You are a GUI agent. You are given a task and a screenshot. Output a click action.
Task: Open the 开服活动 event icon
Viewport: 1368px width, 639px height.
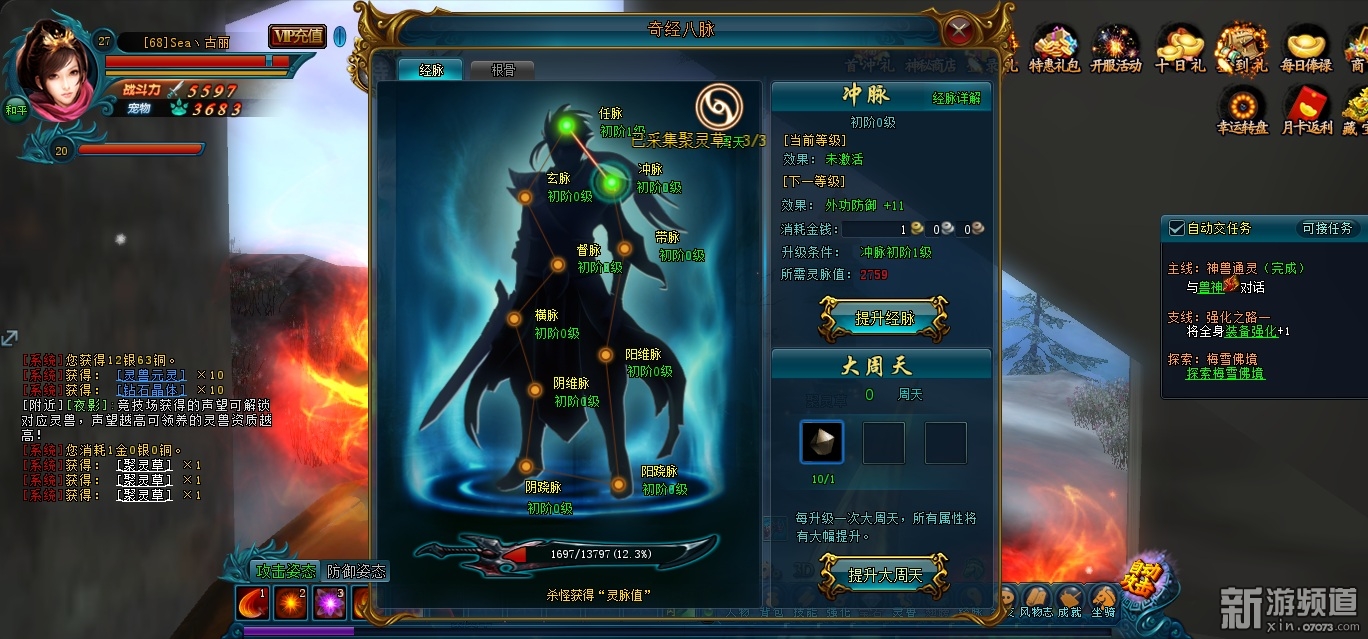click(x=1116, y=50)
